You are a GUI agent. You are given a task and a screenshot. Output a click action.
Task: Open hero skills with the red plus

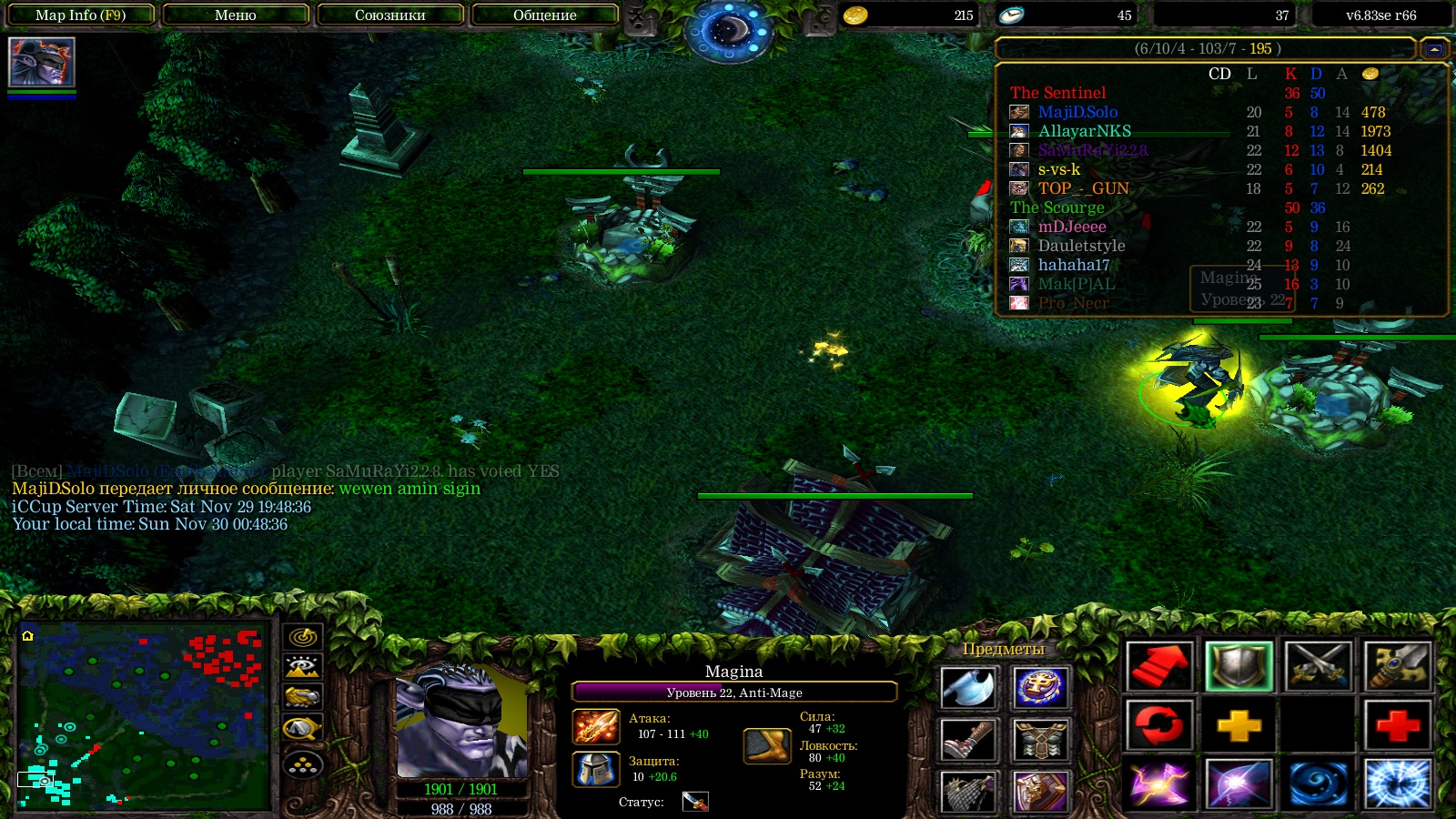pos(1398,725)
